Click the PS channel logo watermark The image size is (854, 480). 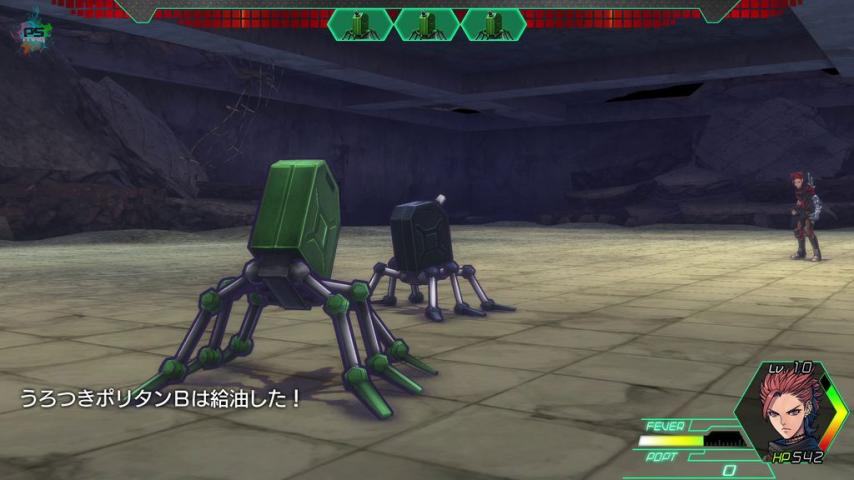point(36,31)
